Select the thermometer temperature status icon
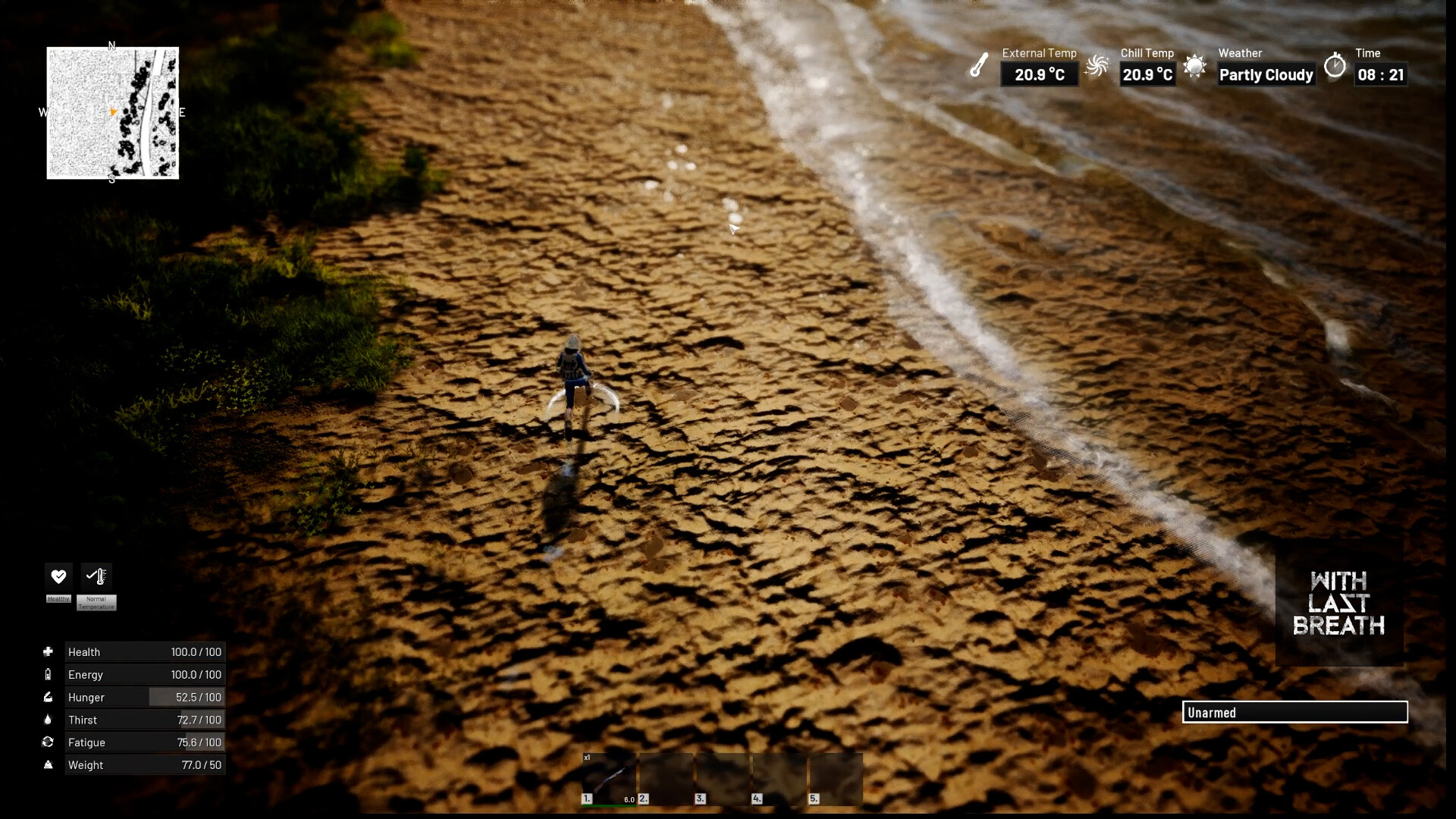This screenshot has width=1456, height=819. click(96, 576)
